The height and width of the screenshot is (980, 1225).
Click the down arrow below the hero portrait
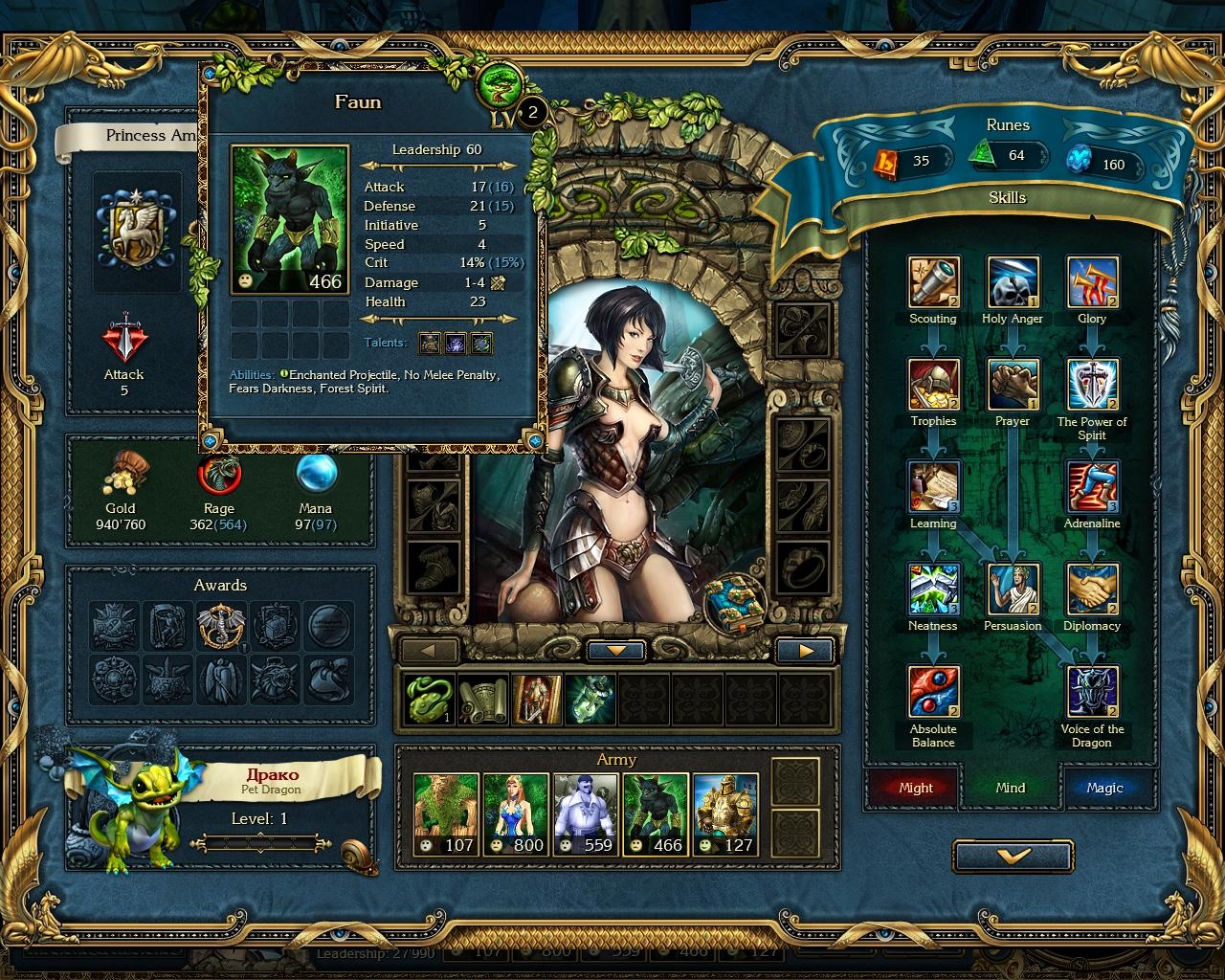[615, 650]
